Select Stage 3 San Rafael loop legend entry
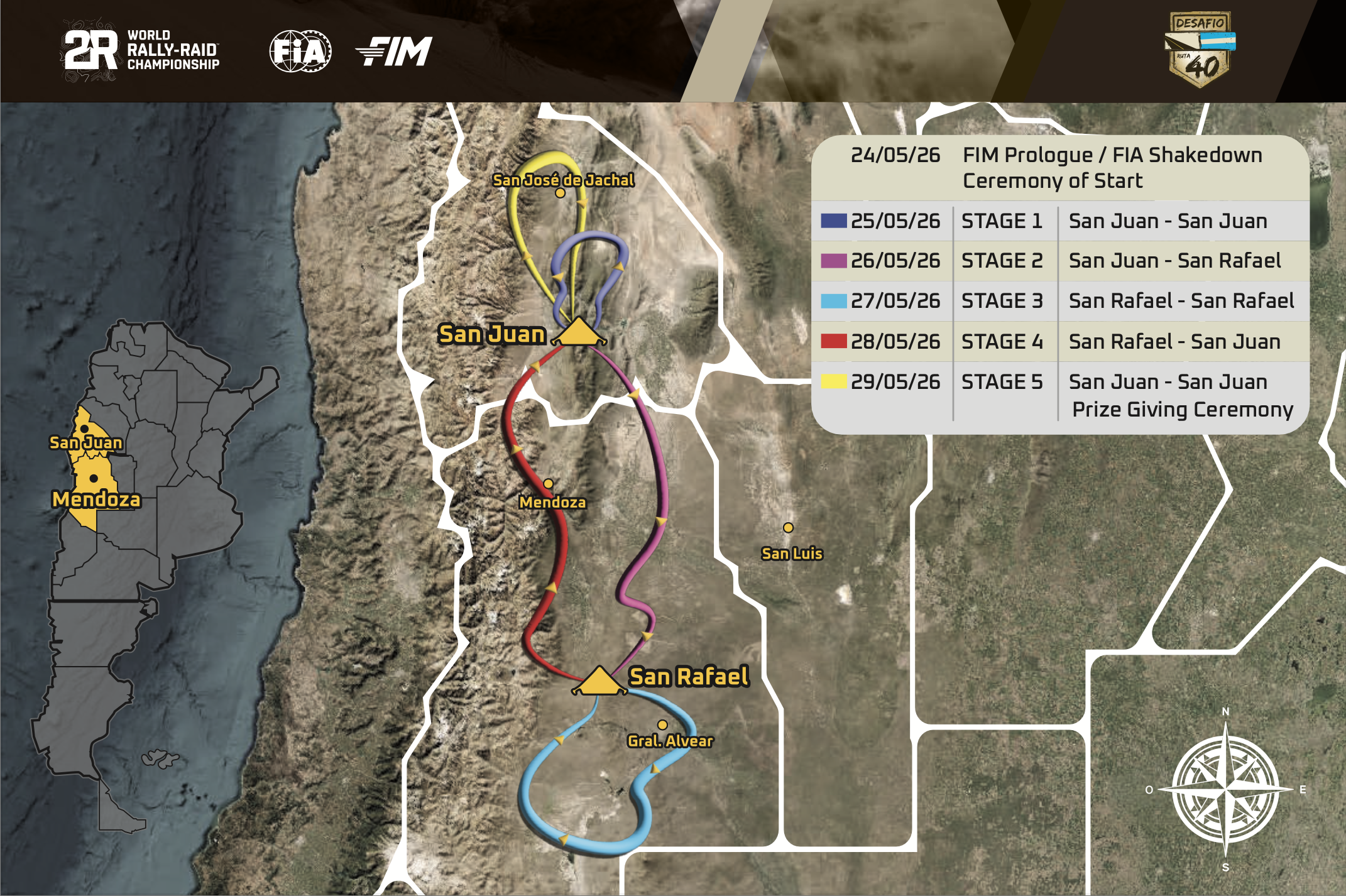The height and width of the screenshot is (896, 1346). [1060, 301]
